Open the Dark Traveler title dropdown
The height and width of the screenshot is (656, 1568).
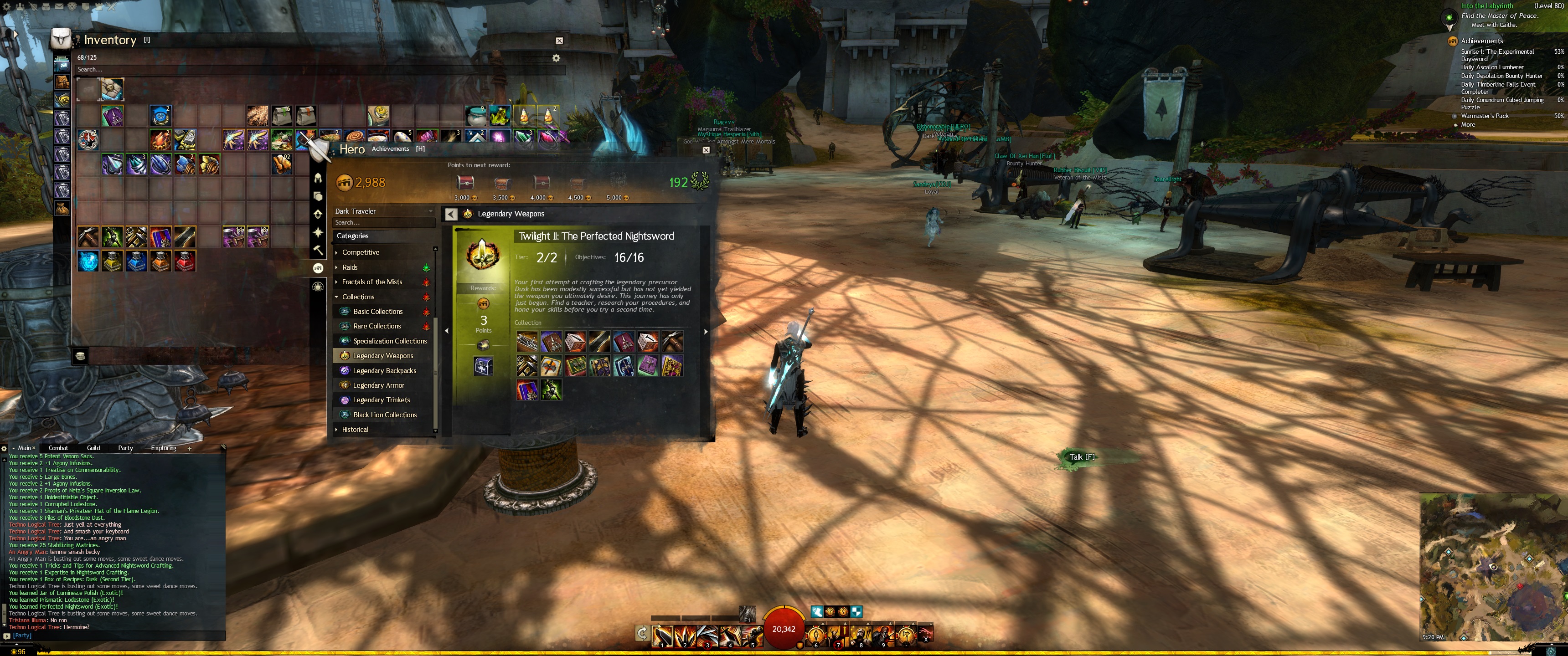click(383, 211)
